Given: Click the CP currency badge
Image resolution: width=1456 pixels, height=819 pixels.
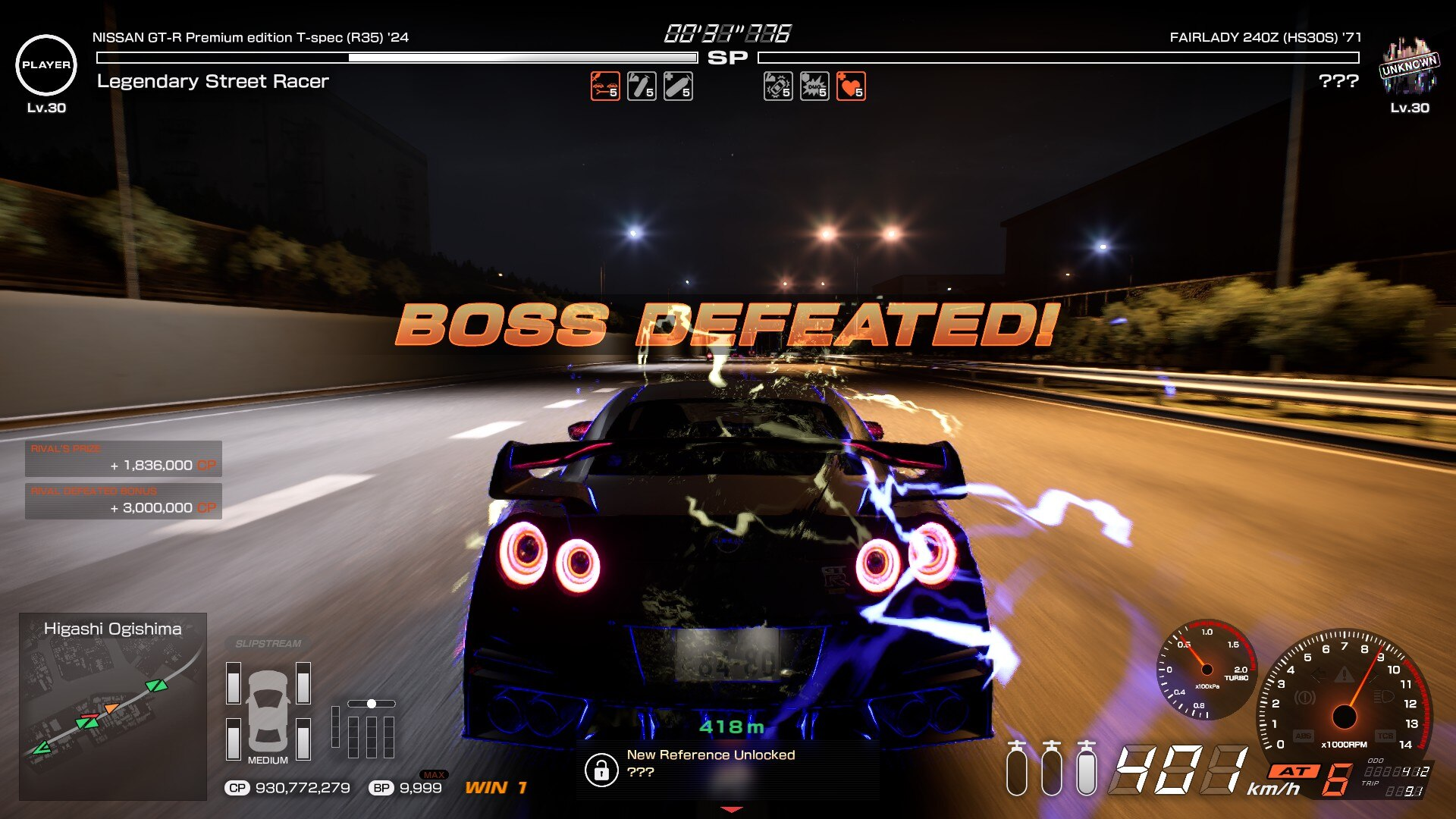Looking at the screenshot, I should coord(237,788).
